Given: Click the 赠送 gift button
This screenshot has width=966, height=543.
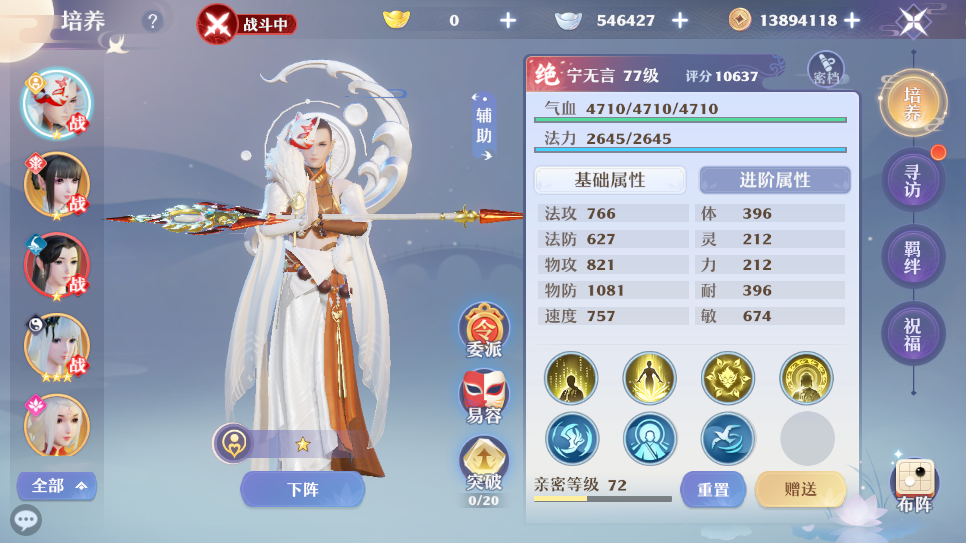Looking at the screenshot, I should point(800,489).
